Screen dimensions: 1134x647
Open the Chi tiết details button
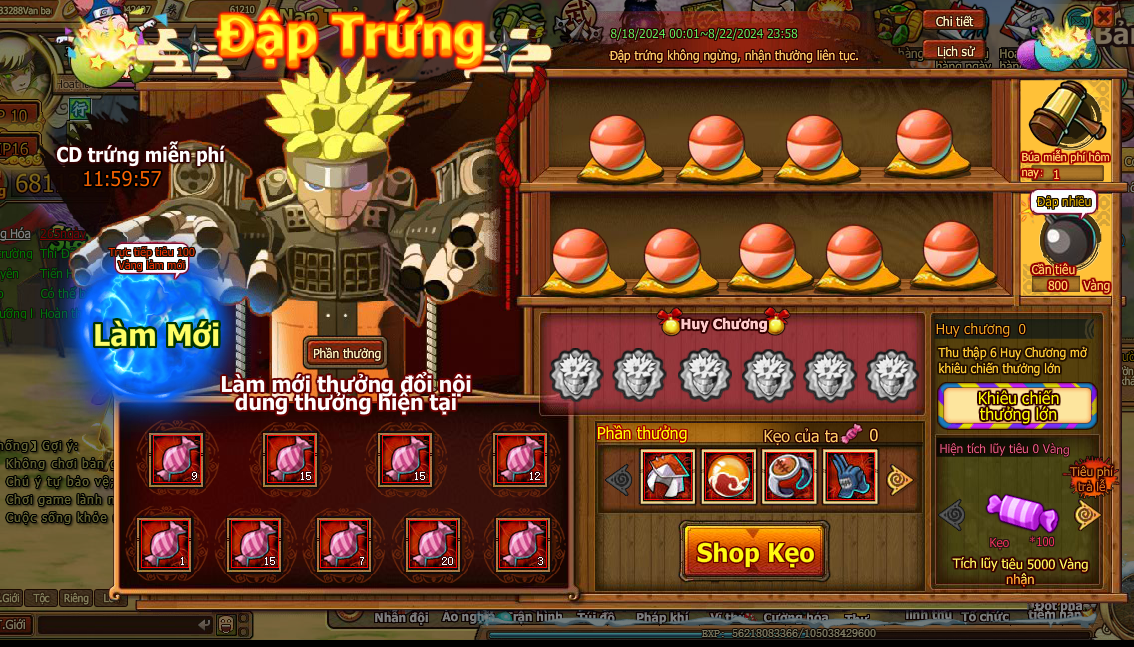[955, 21]
